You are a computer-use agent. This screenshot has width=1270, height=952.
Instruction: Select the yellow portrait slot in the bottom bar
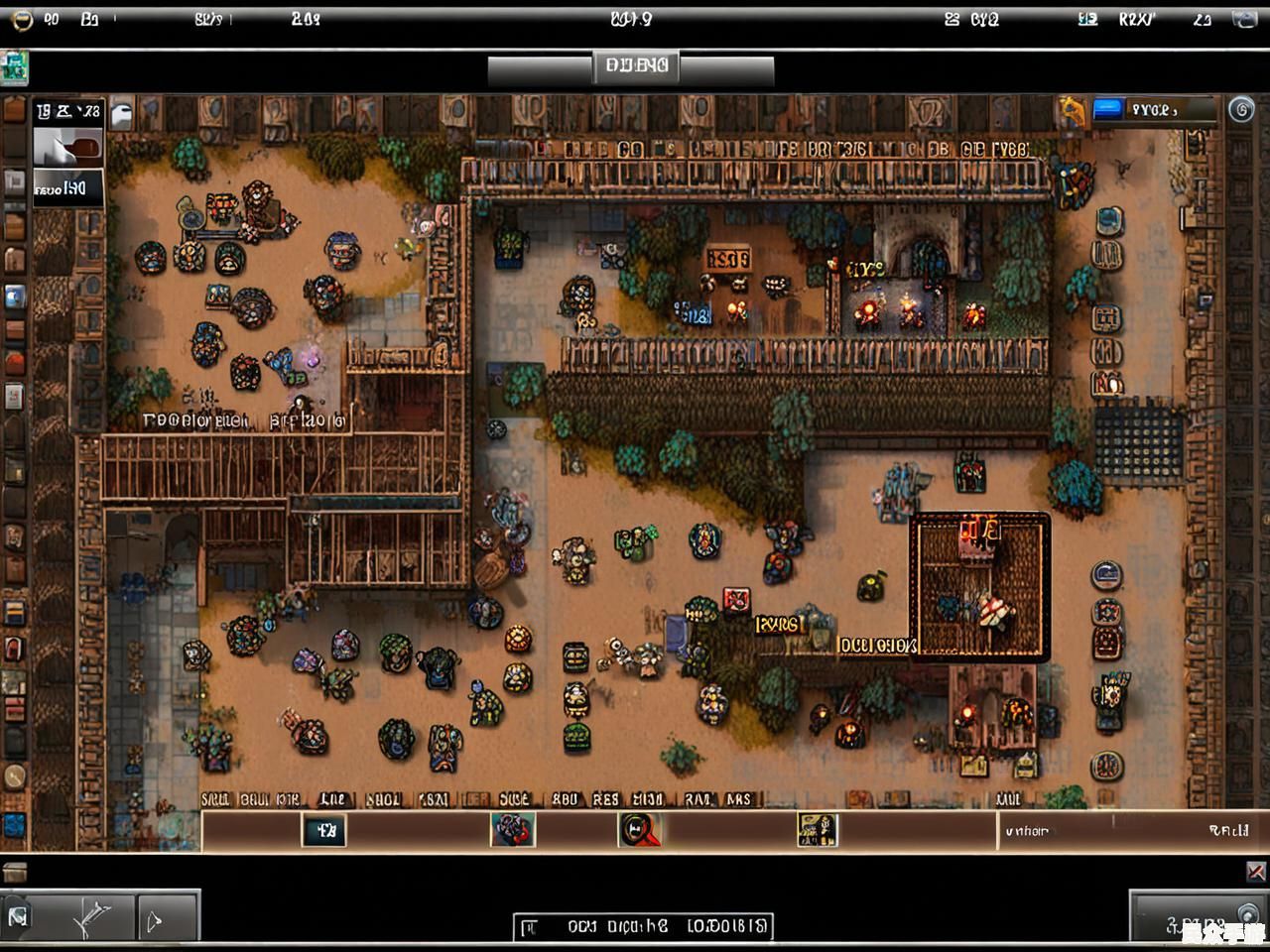[818, 830]
